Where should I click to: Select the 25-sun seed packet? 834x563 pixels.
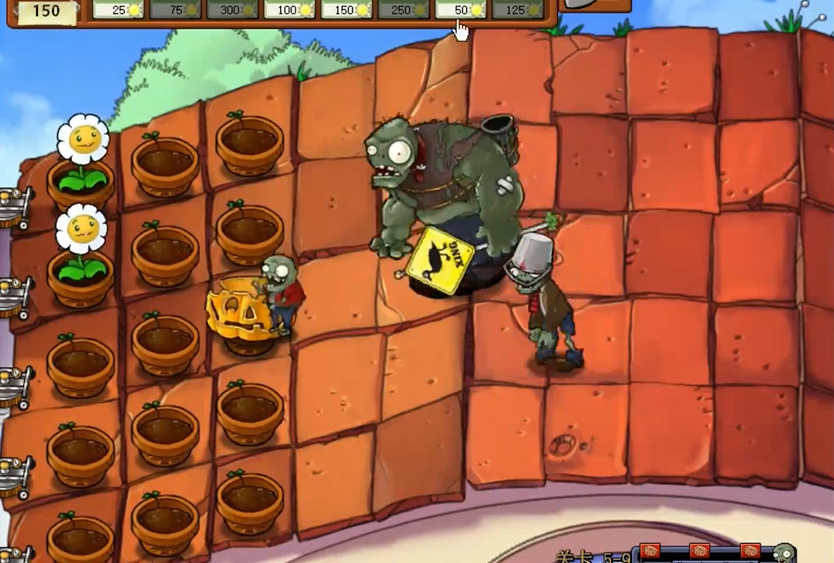(118, 10)
